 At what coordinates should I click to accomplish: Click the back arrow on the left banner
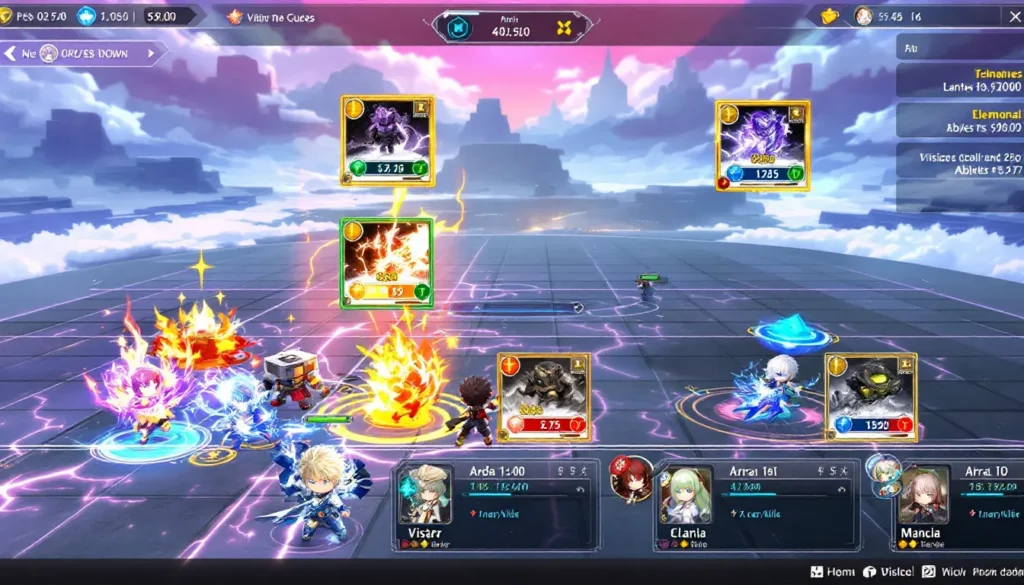tap(11, 53)
